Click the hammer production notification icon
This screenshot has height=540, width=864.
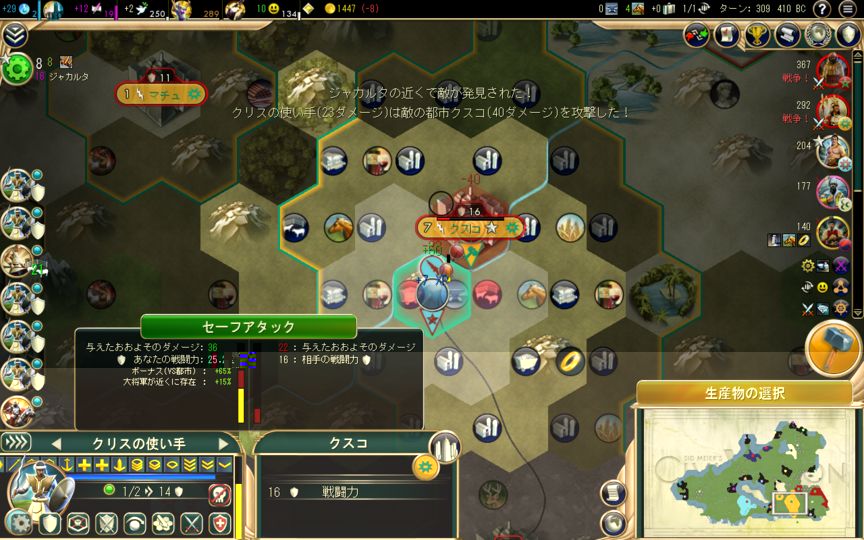click(833, 346)
